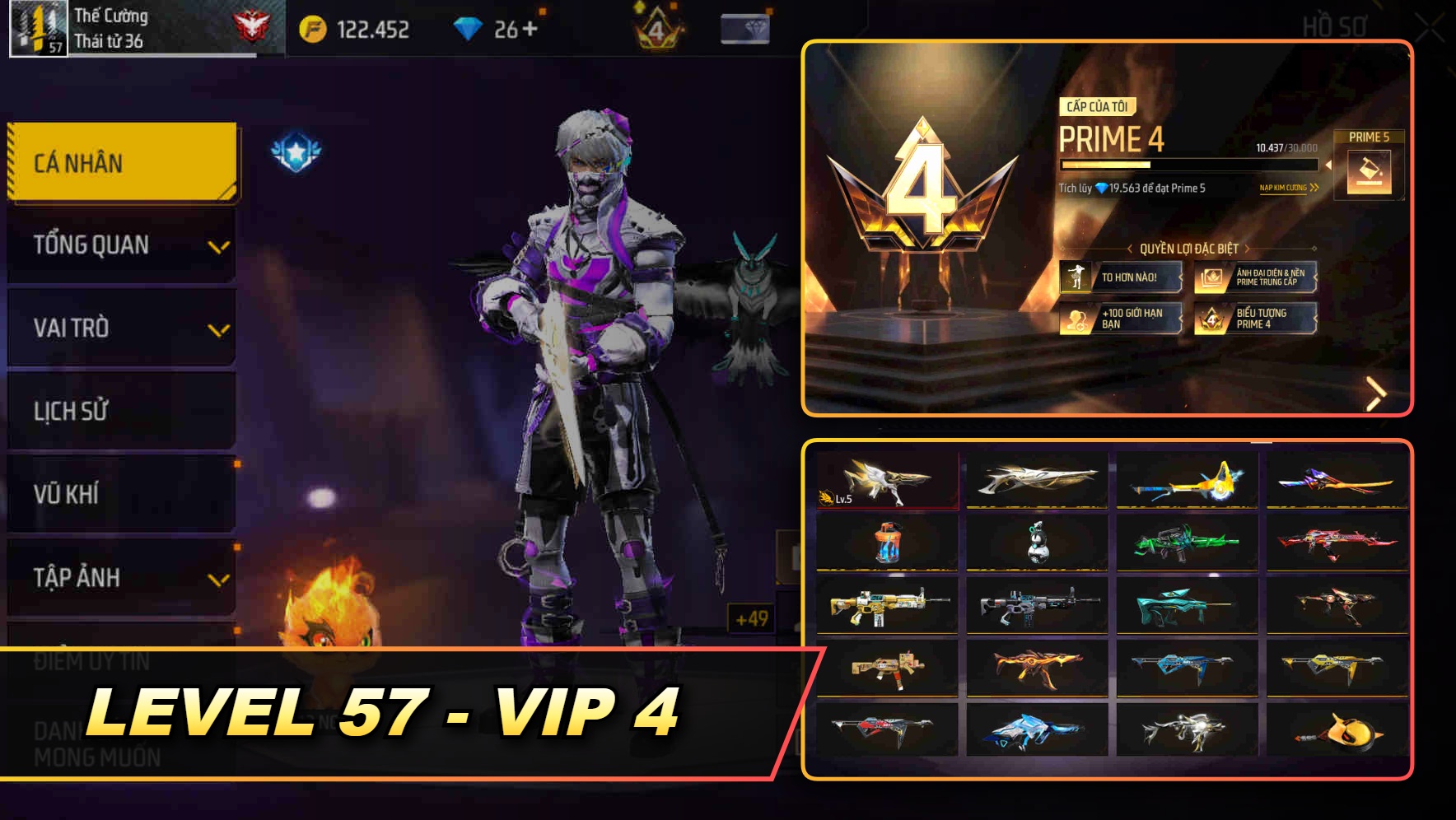This screenshot has width=1456, height=820.
Task: Open the '+100 Giới Hạn Bạn' benefit
Action: pyautogui.click(x=1122, y=321)
